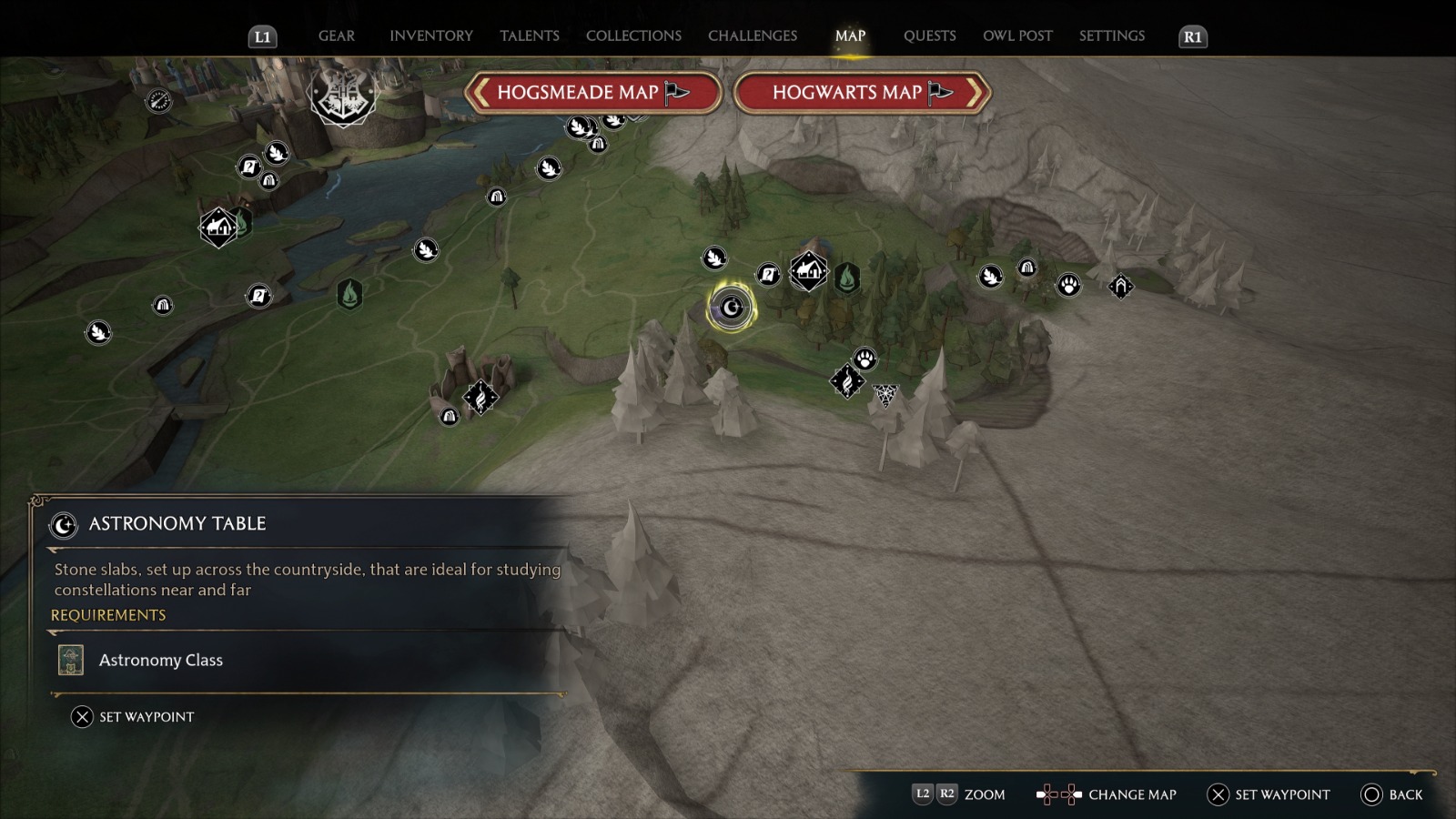
Task: Open the sundial marker near the castle walls
Action: click(x=158, y=100)
